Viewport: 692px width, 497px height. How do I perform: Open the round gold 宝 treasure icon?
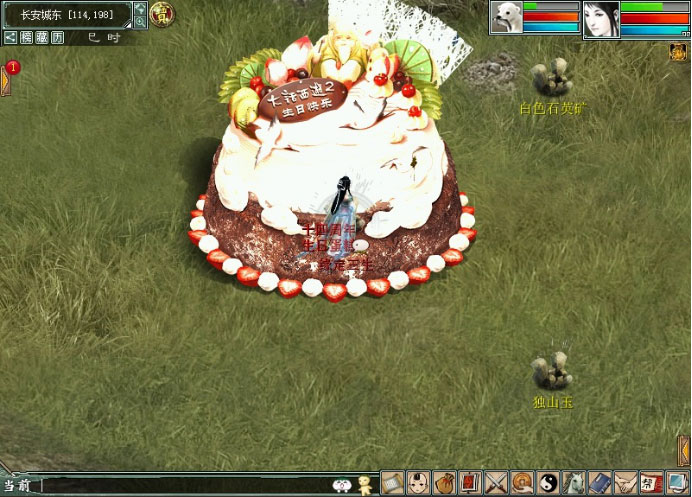[x=161, y=15]
